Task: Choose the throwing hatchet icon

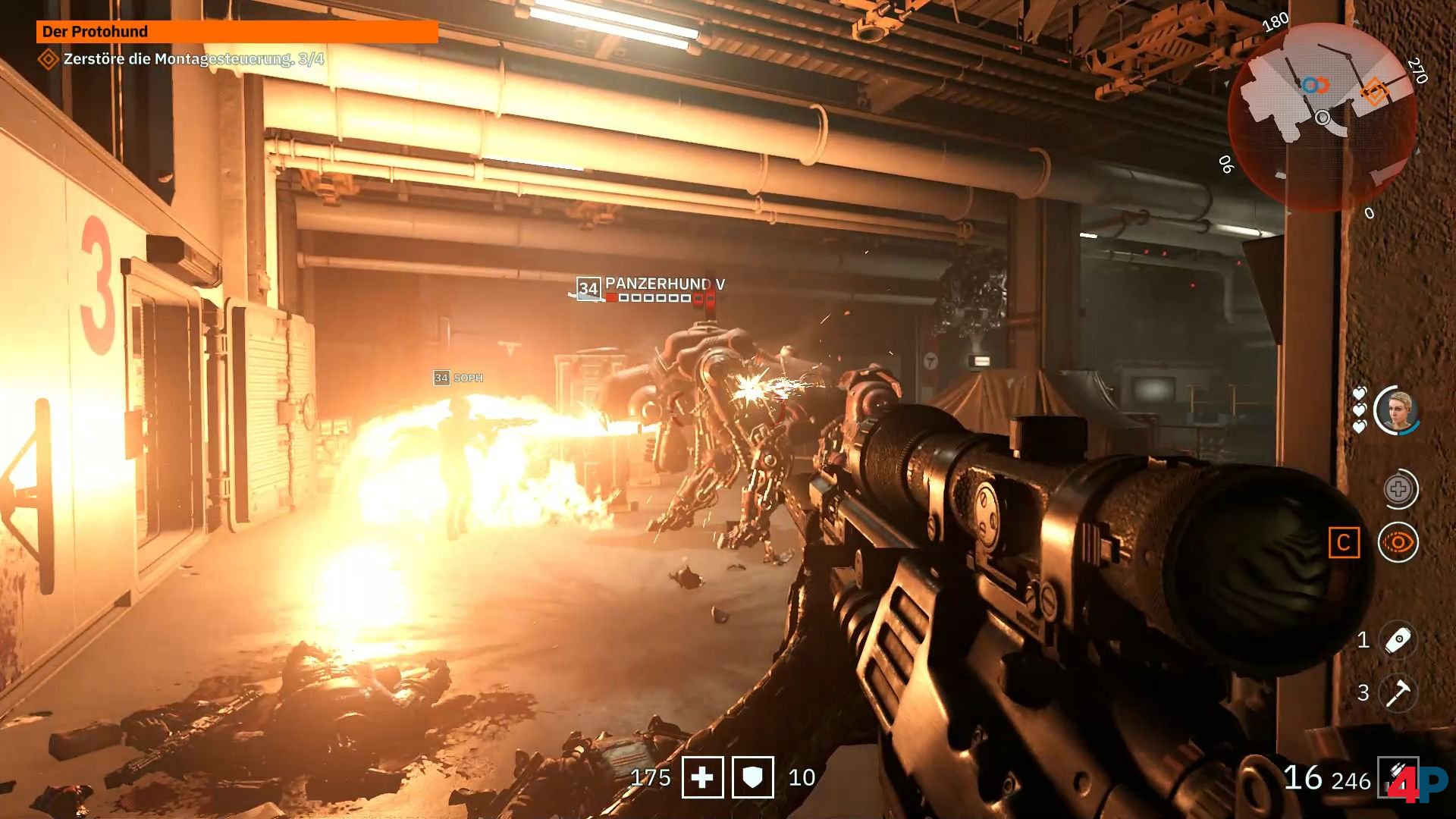Action: click(1398, 692)
